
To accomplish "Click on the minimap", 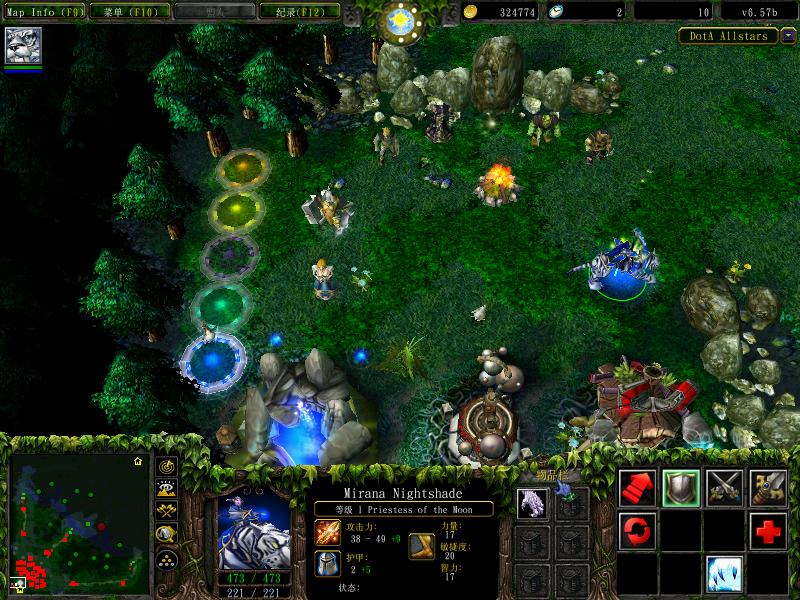I will click(x=79, y=521).
